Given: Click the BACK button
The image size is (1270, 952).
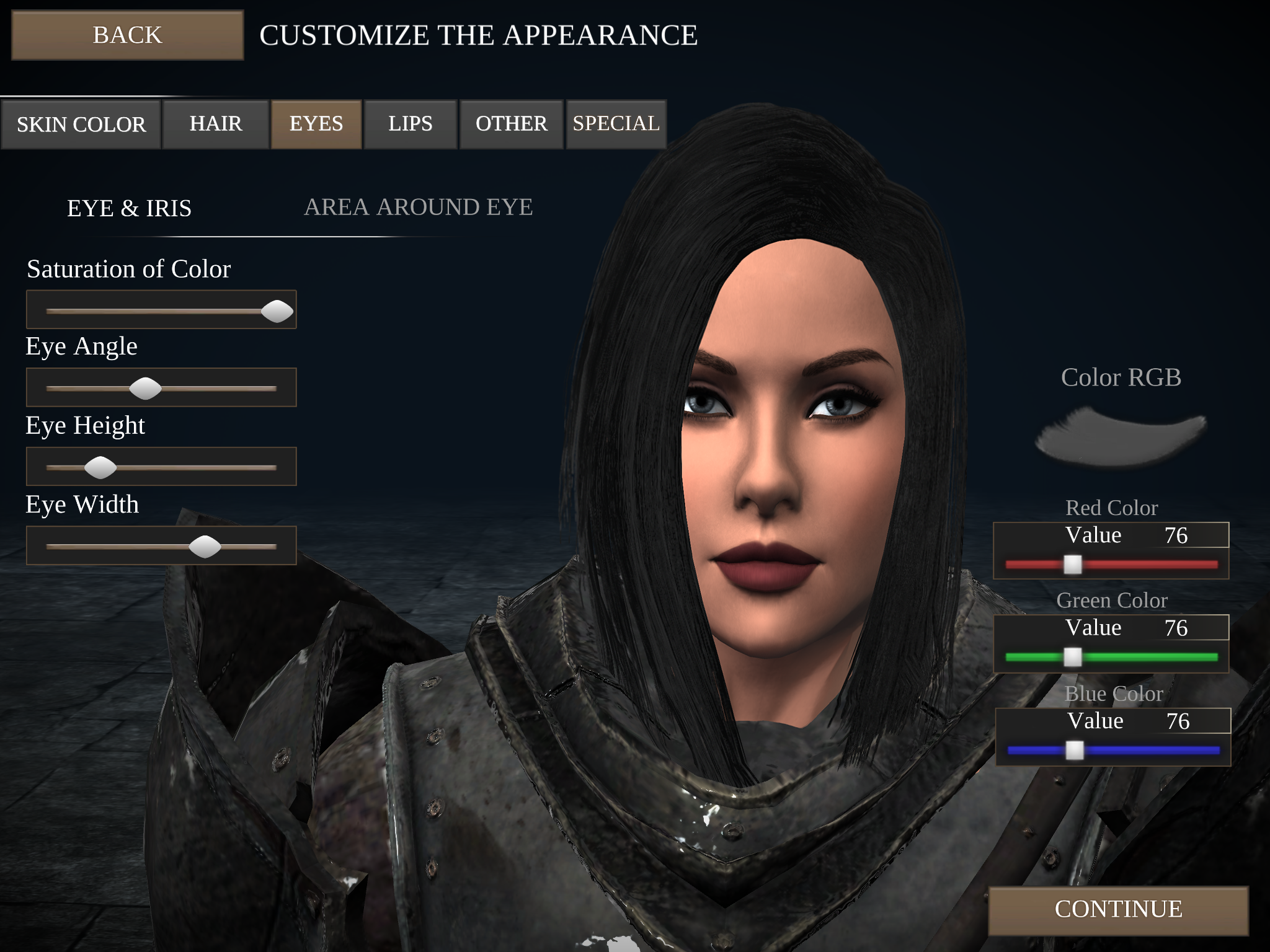Looking at the screenshot, I should point(127,35).
